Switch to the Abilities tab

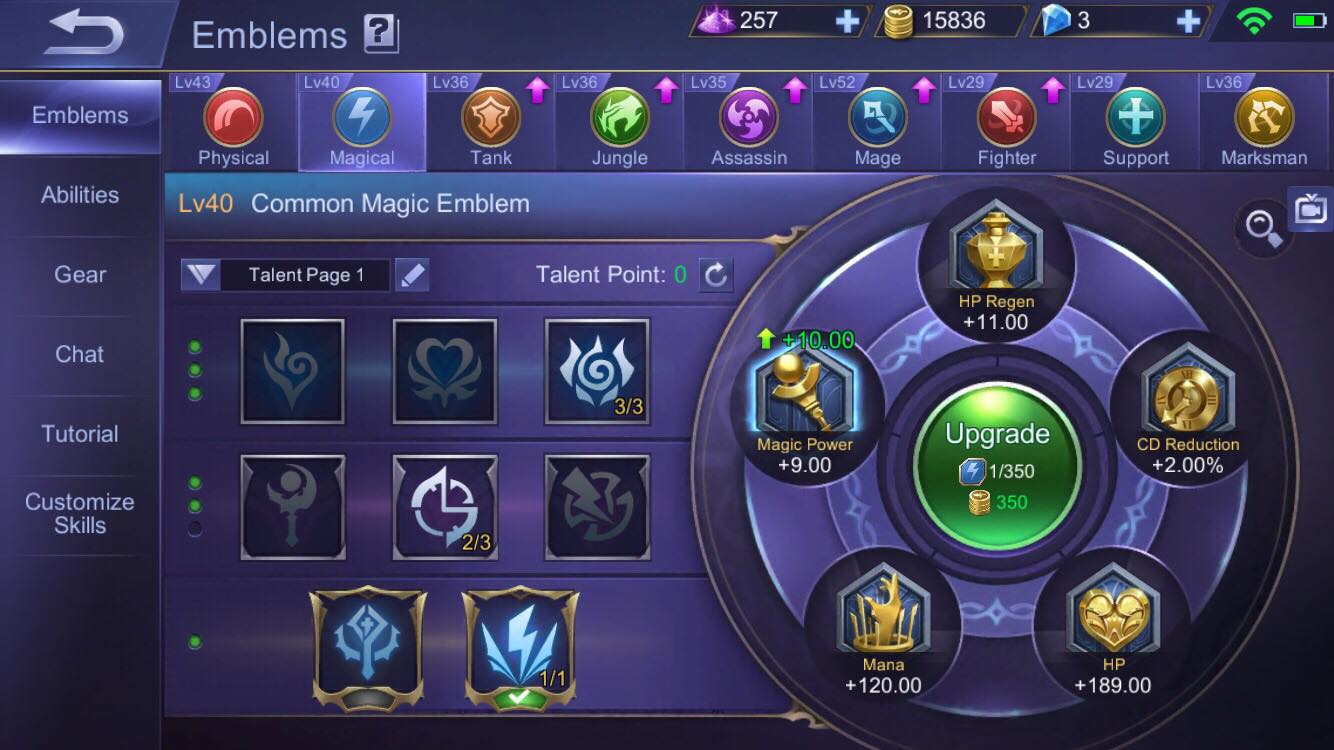78,194
